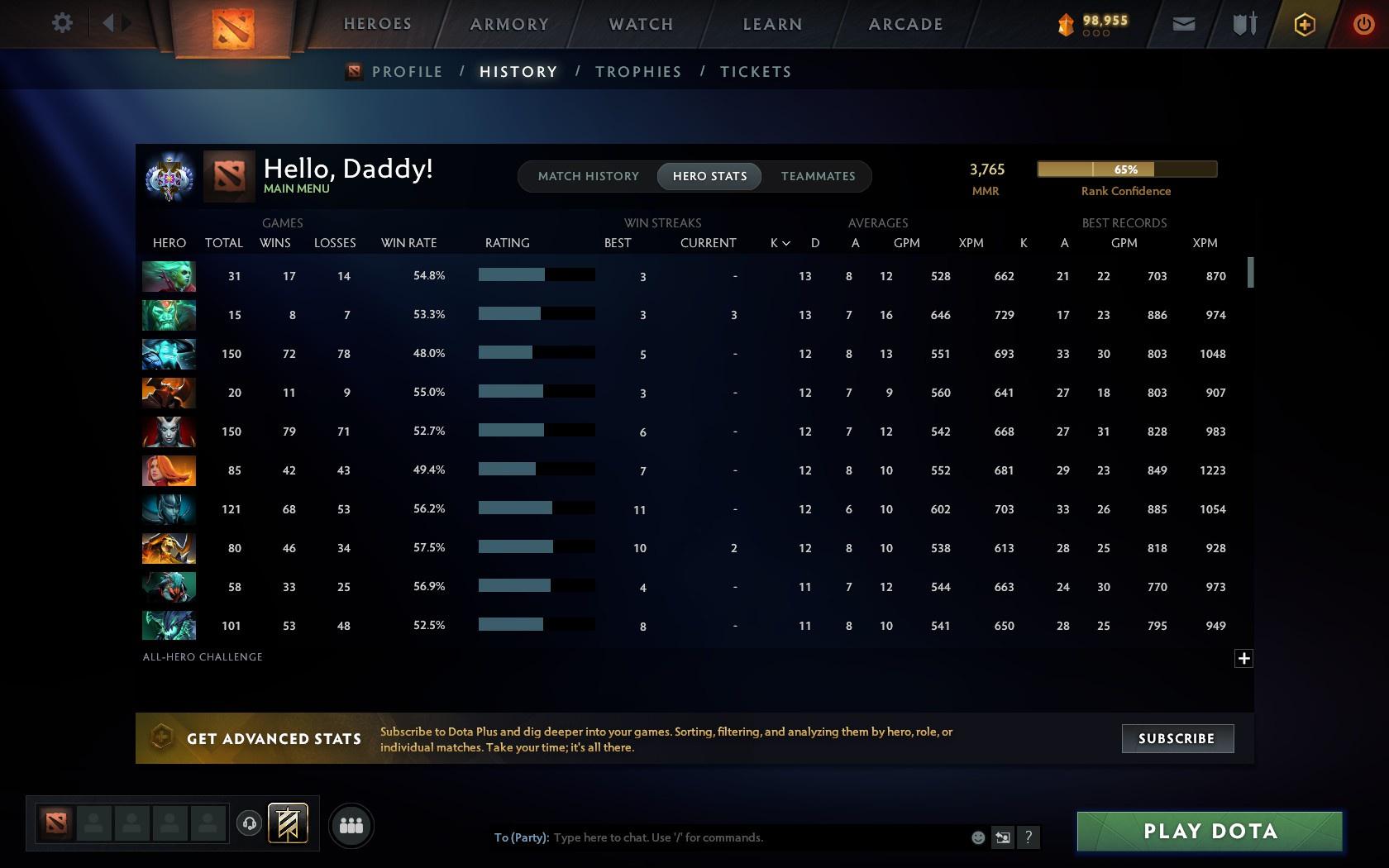Click the Rank Confidence progress bar
The width and height of the screenshot is (1389, 868).
[x=1126, y=169]
